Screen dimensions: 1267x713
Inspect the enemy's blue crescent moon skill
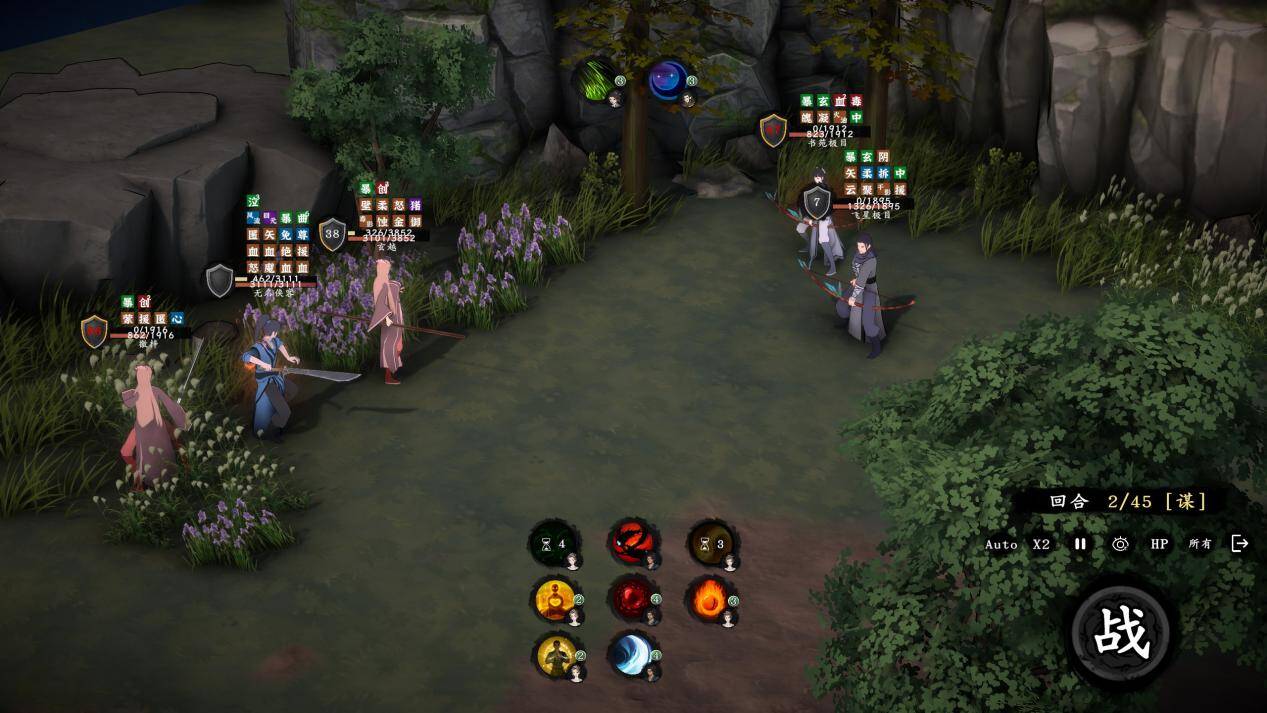(668, 80)
